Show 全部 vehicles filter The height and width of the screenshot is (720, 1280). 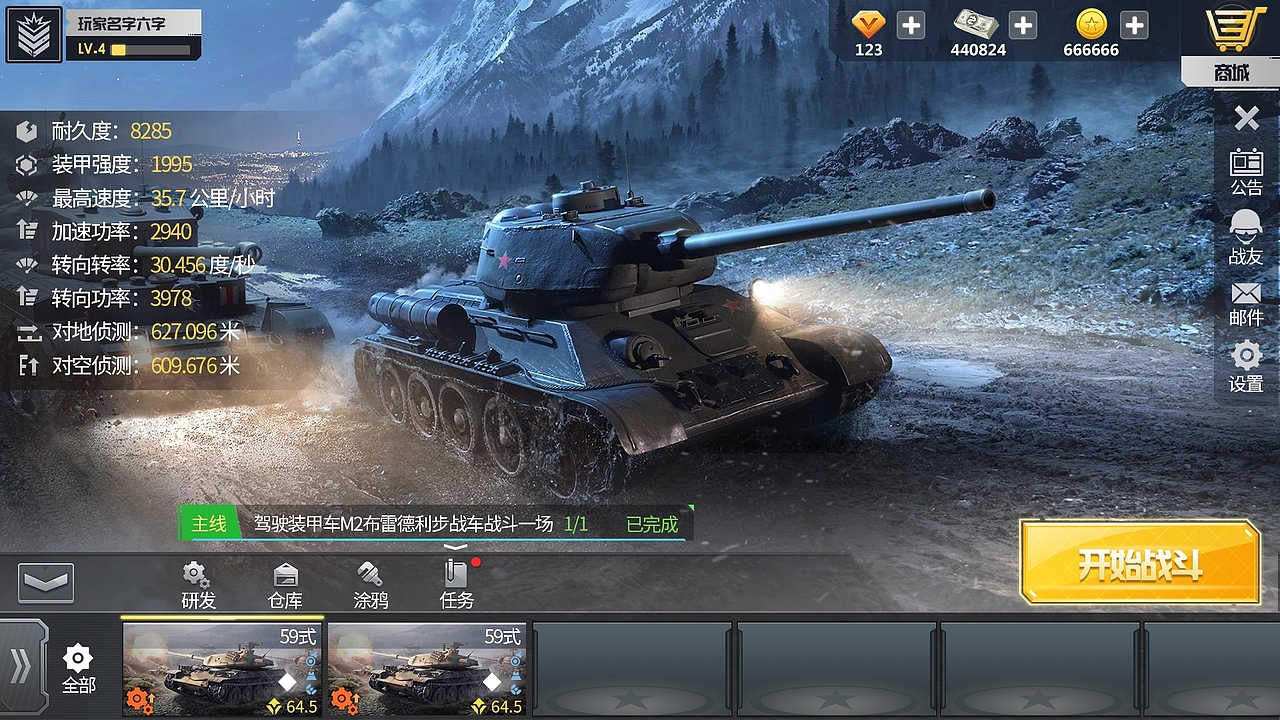[78, 668]
